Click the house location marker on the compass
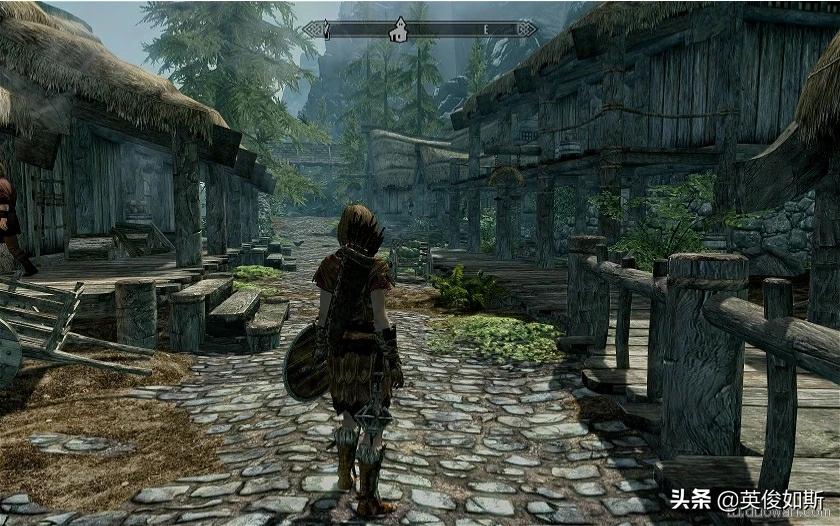Image resolution: width=840 pixels, height=526 pixels. click(398, 29)
